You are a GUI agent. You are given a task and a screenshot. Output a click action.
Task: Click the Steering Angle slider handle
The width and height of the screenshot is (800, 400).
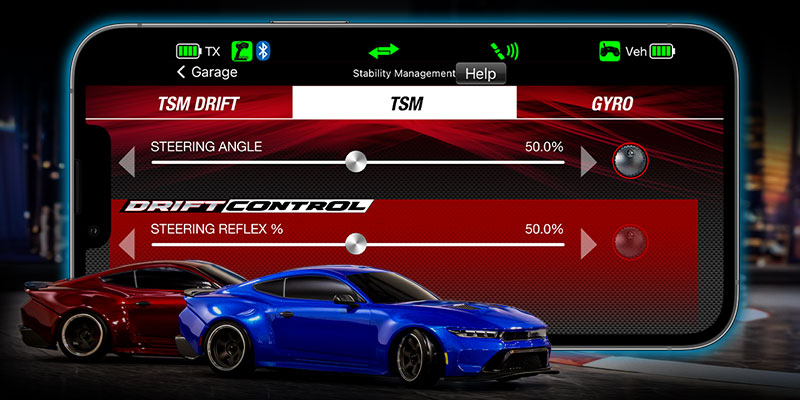click(354, 161)
